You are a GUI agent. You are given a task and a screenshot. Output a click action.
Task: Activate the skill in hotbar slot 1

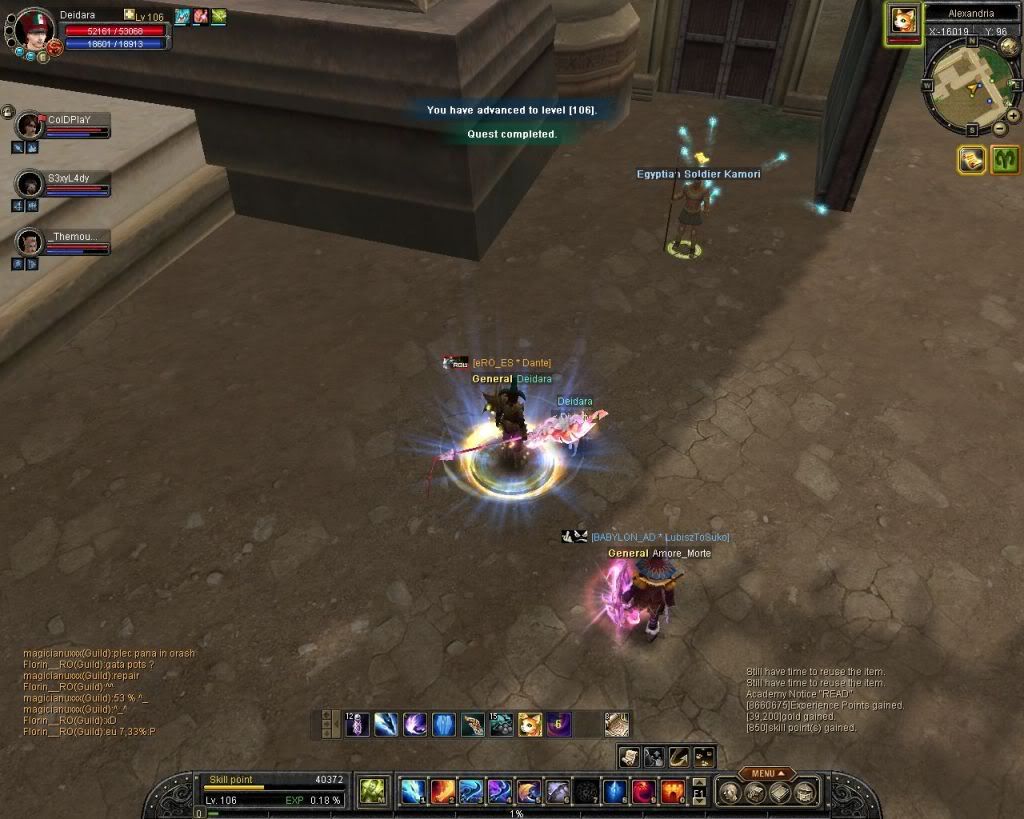pos(413,792)
